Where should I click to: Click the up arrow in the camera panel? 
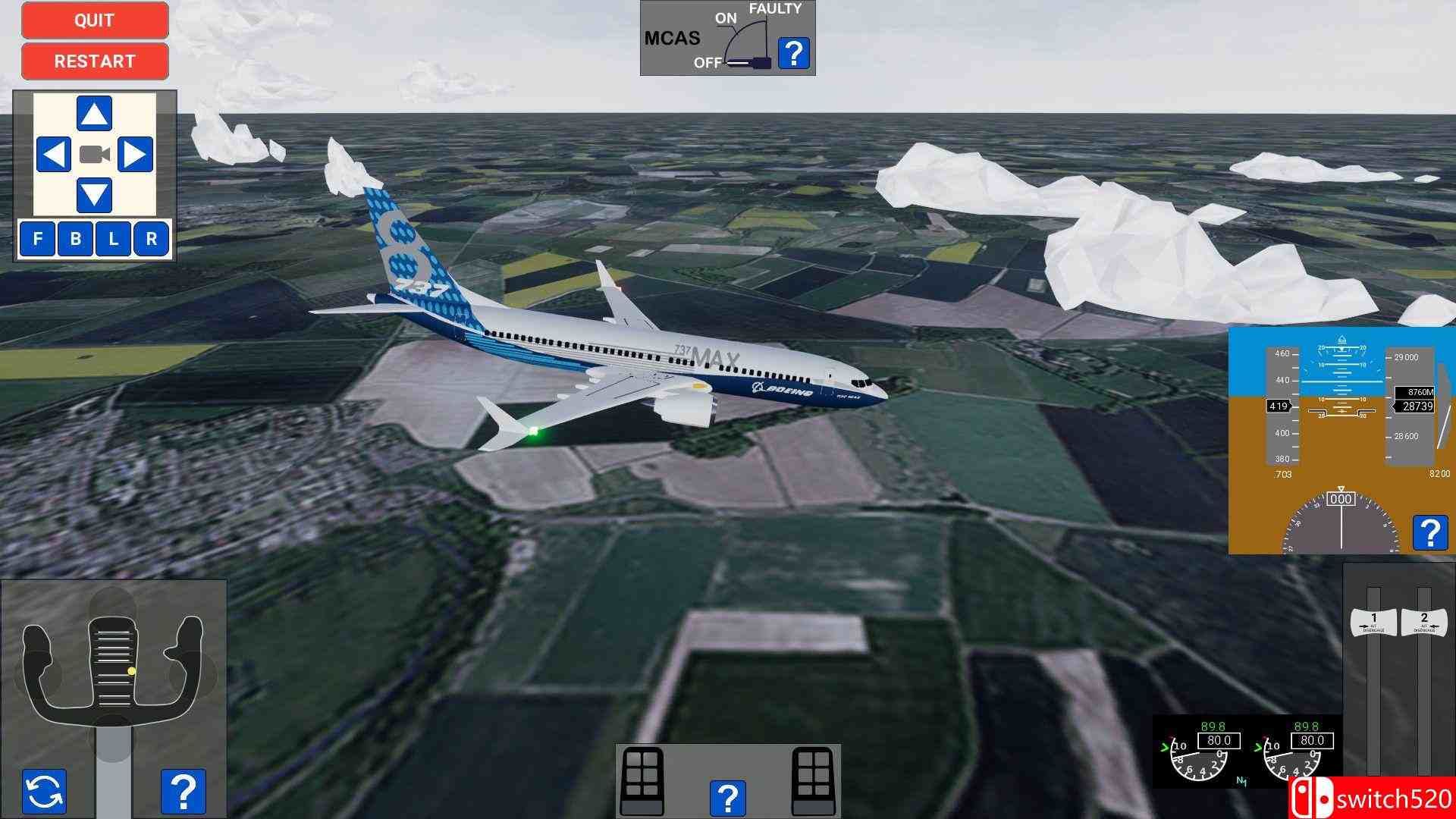[93, 112]
